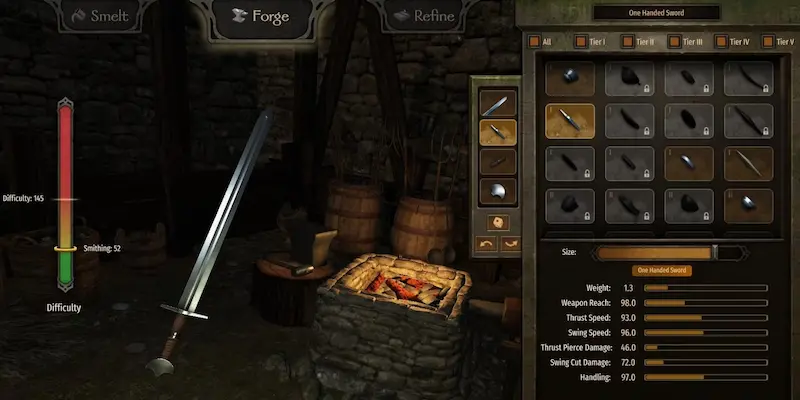Select the highlighted part in the grid

pyautogui.click(x=570, y=121)
